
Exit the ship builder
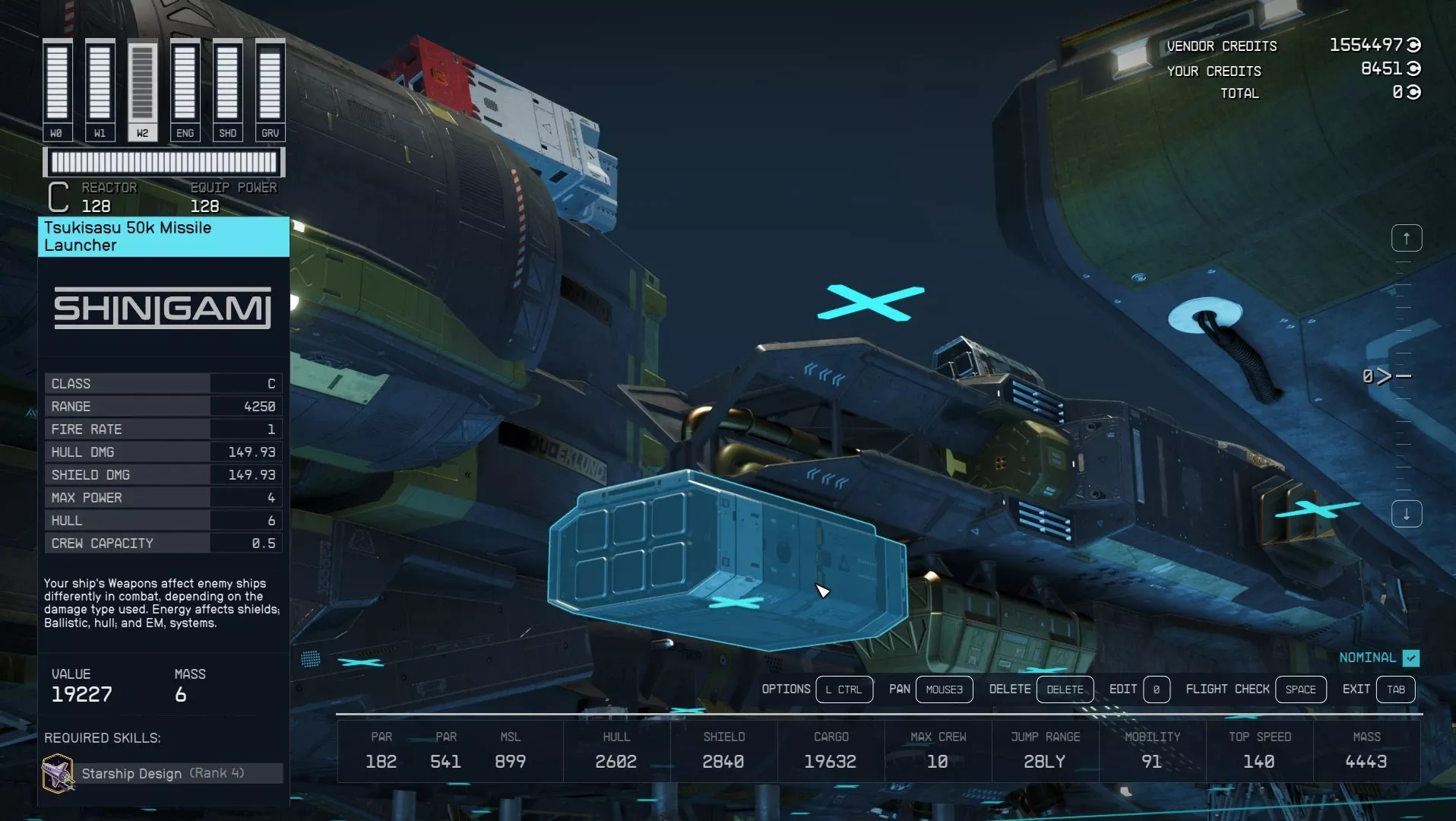click(1395, 689)
